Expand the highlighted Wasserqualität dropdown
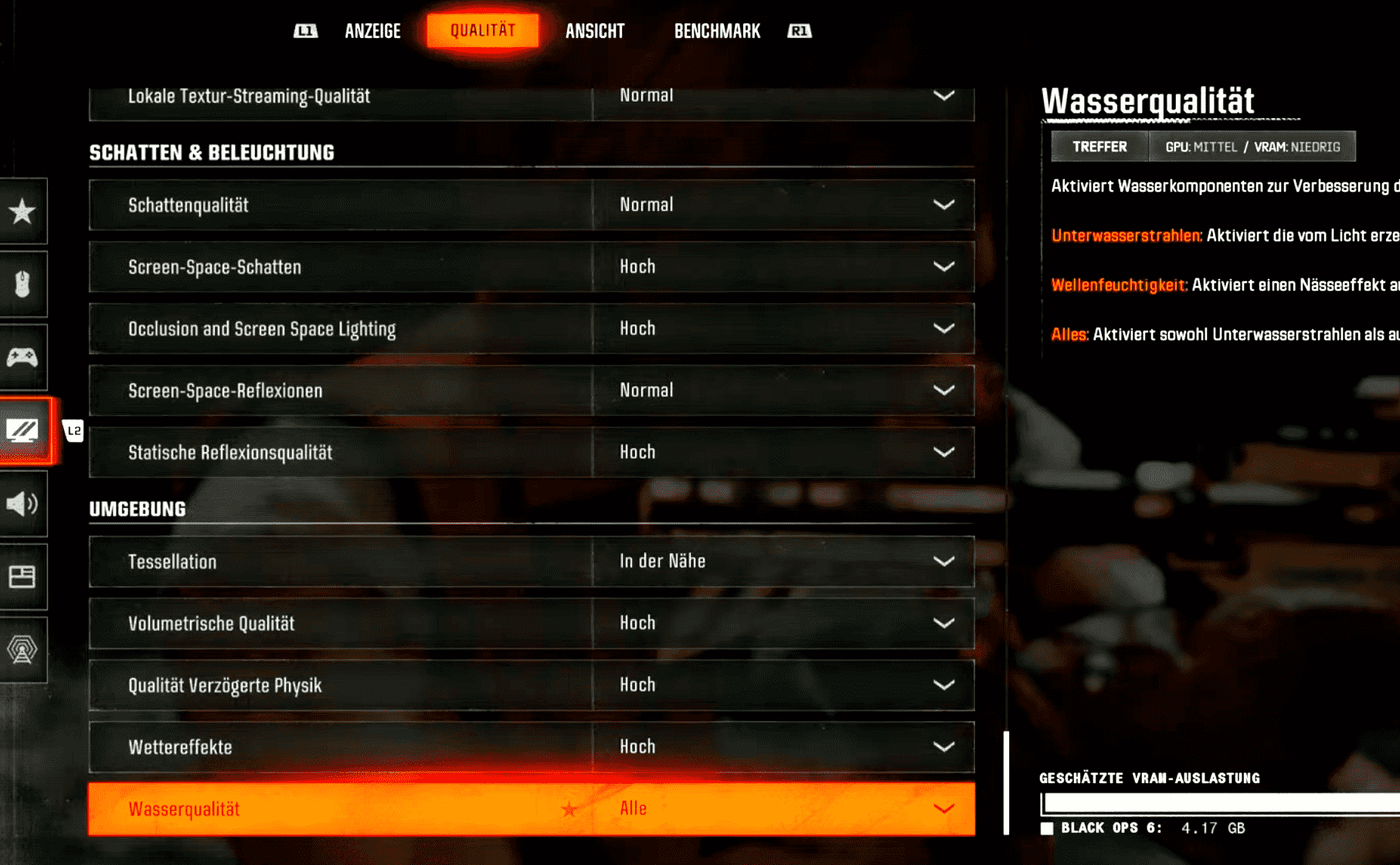This screenshot has height=865, width=1400. coord(783,809)
